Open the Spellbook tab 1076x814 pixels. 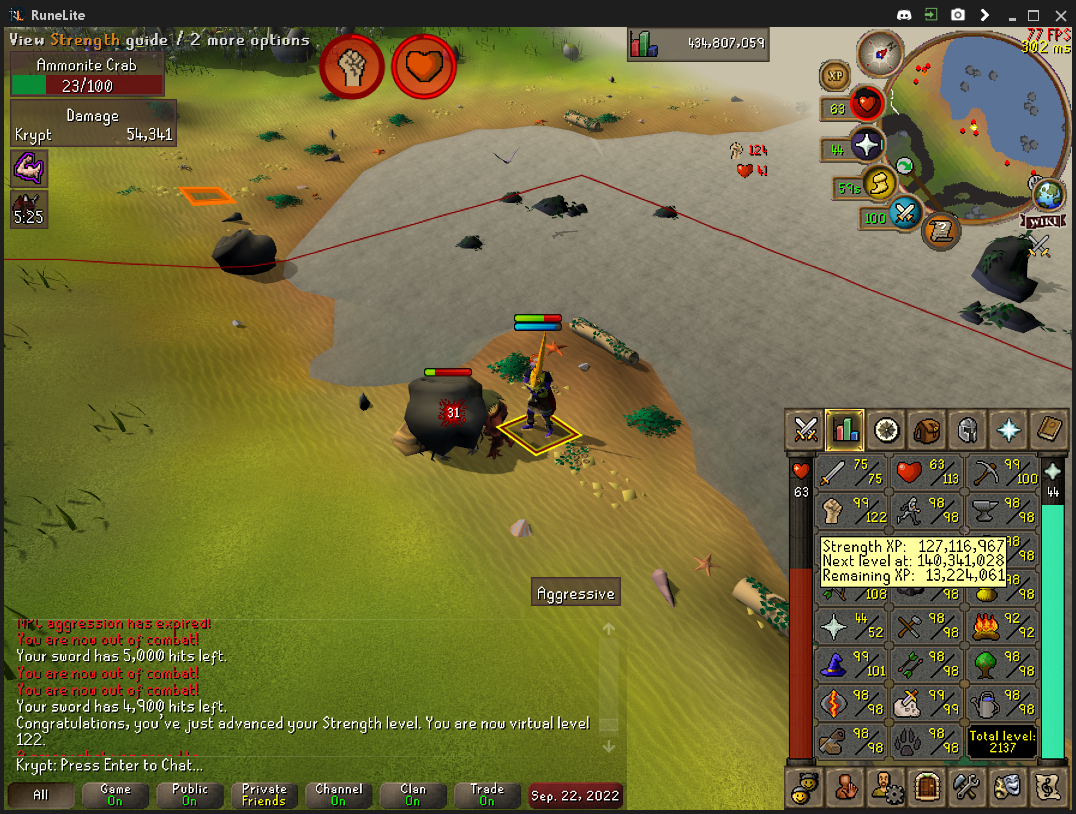(1048, 430)
